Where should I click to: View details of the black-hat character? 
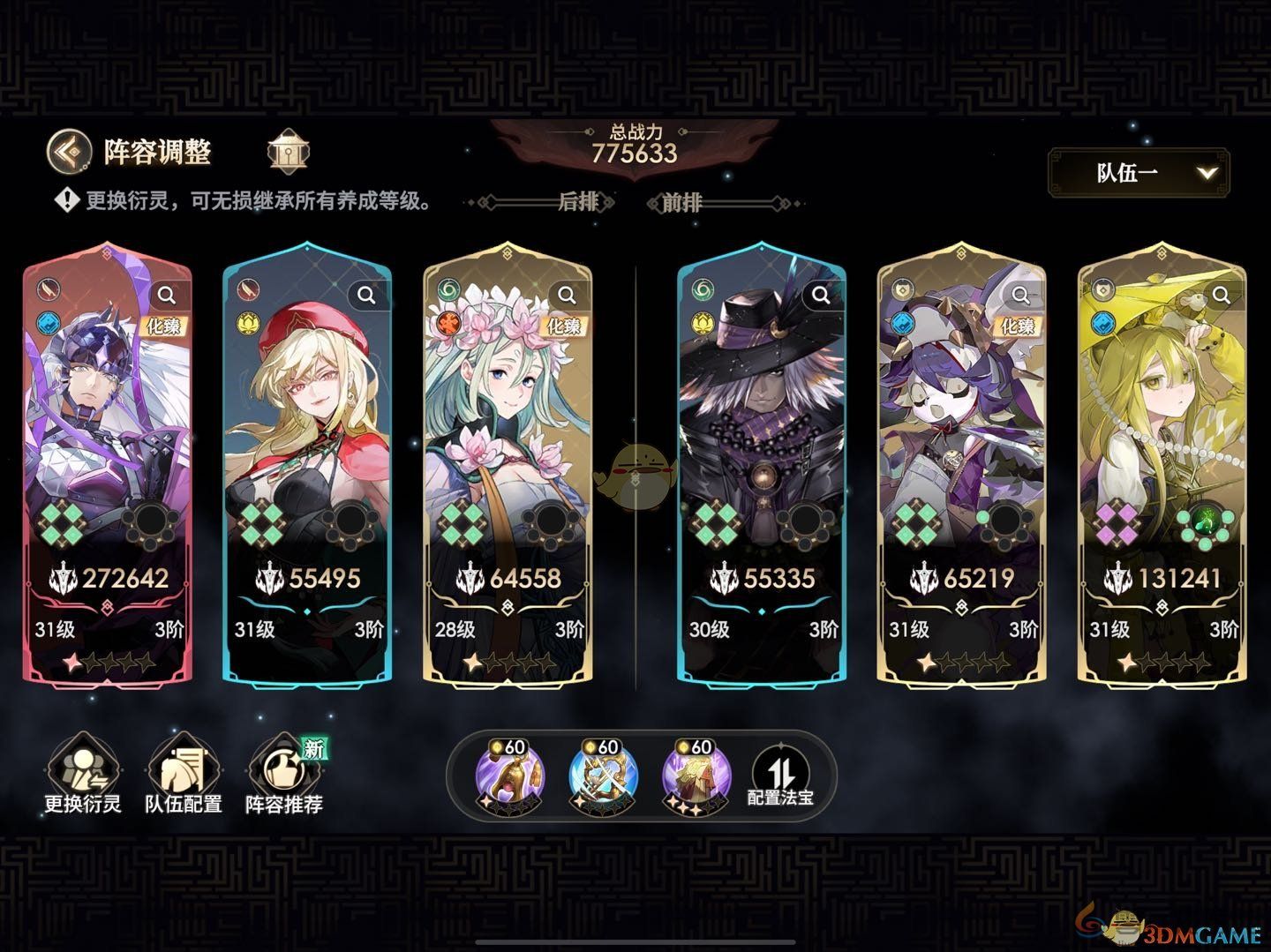point(821,295)
